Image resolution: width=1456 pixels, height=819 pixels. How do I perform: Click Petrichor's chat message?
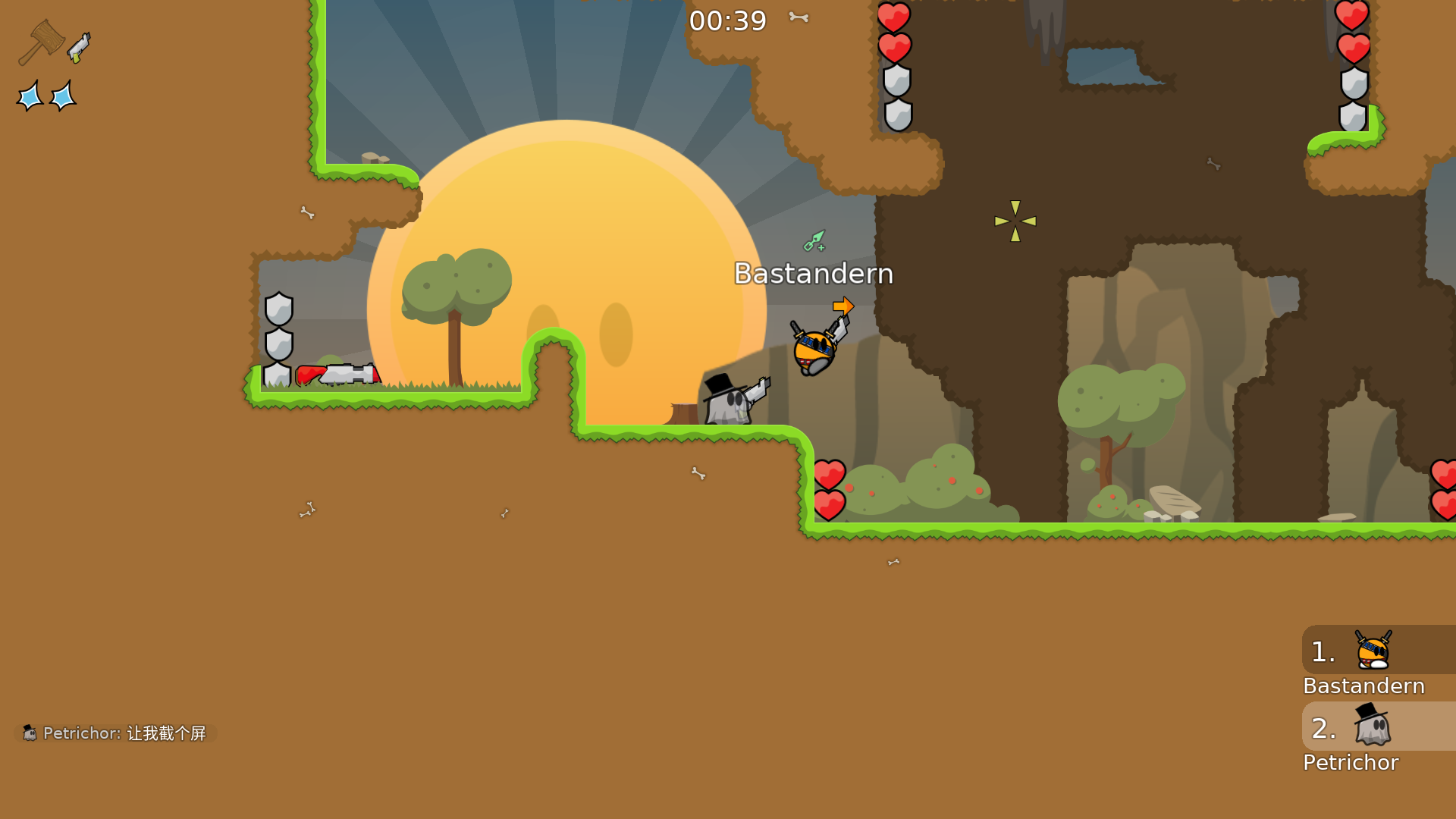click(x=116, y=733)
